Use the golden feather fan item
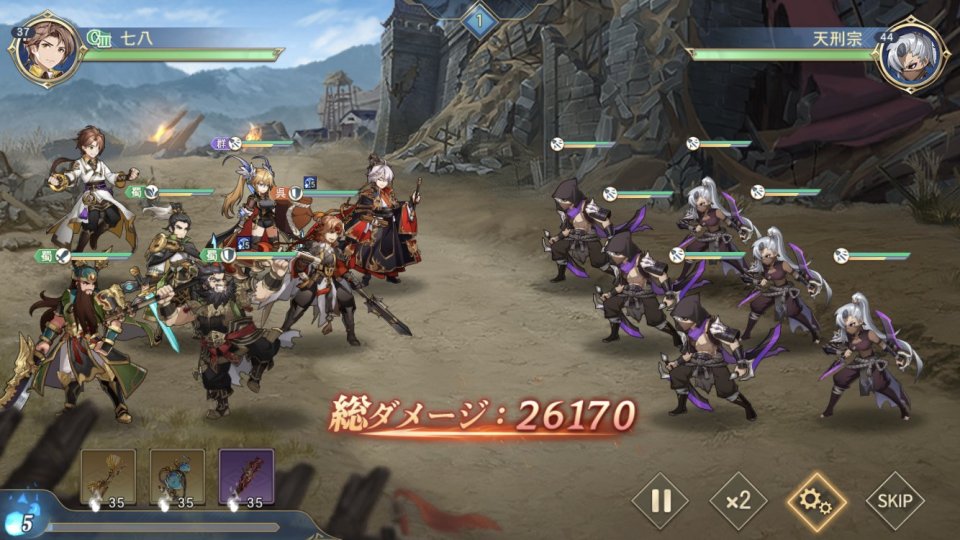The height and width of the screenshot is (540, 960). point(108,477)
